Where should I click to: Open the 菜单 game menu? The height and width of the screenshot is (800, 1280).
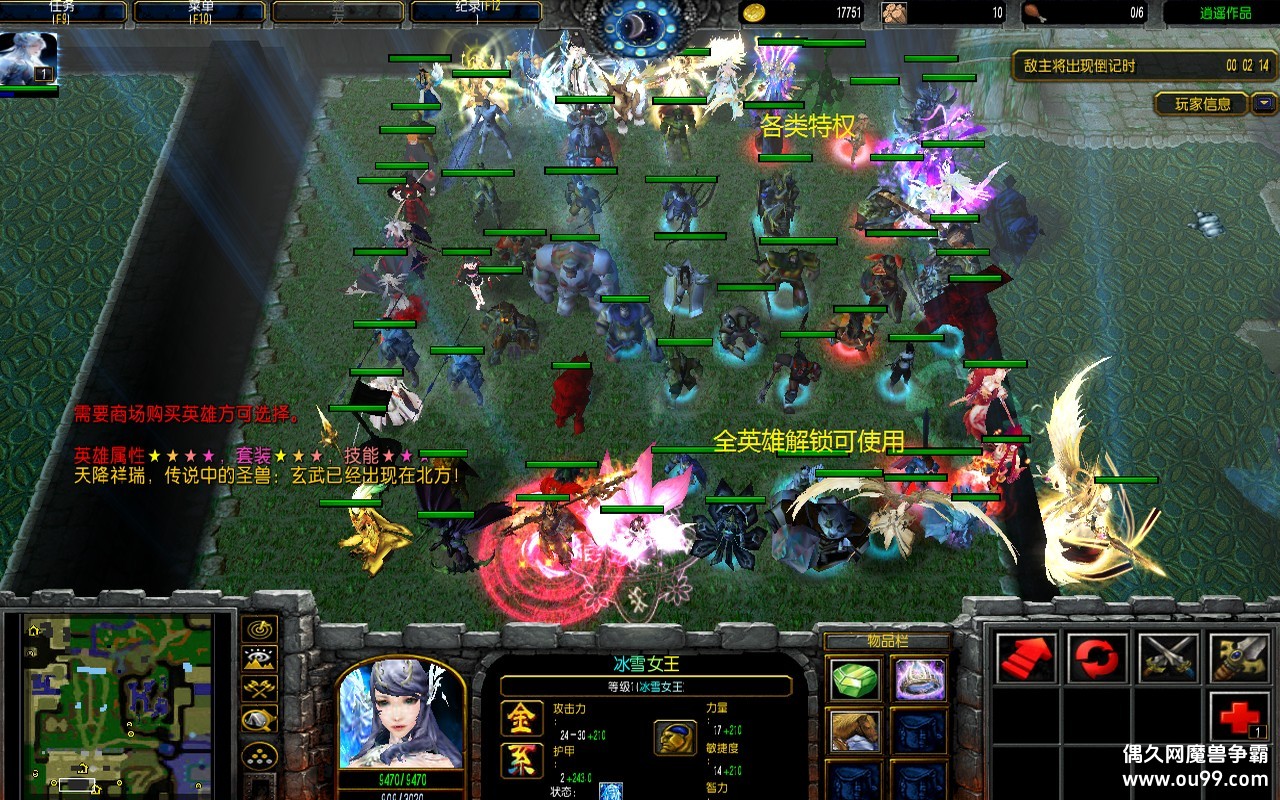click(200, 12)
